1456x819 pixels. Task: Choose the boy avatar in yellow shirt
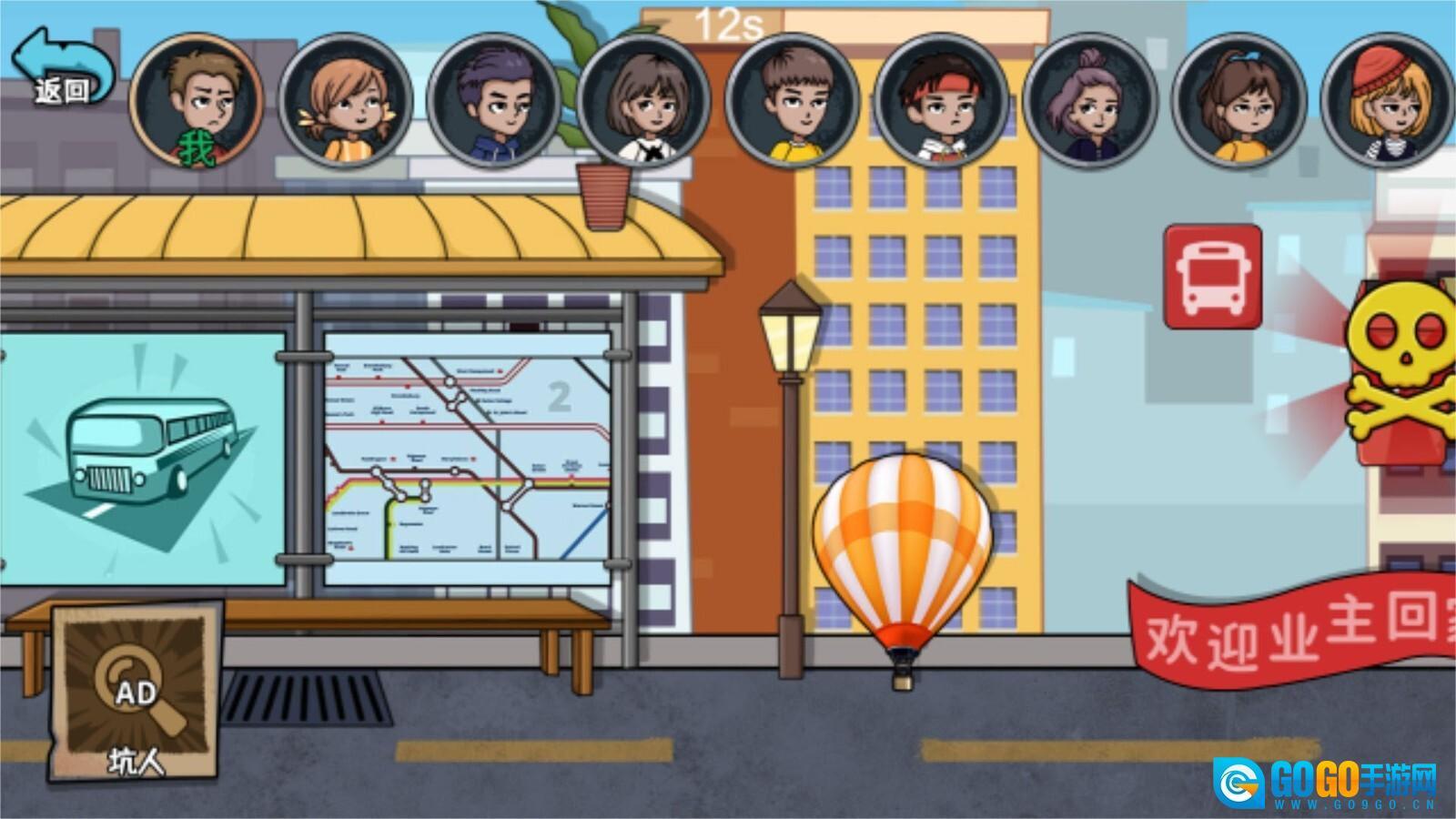[x=792, y=101]
